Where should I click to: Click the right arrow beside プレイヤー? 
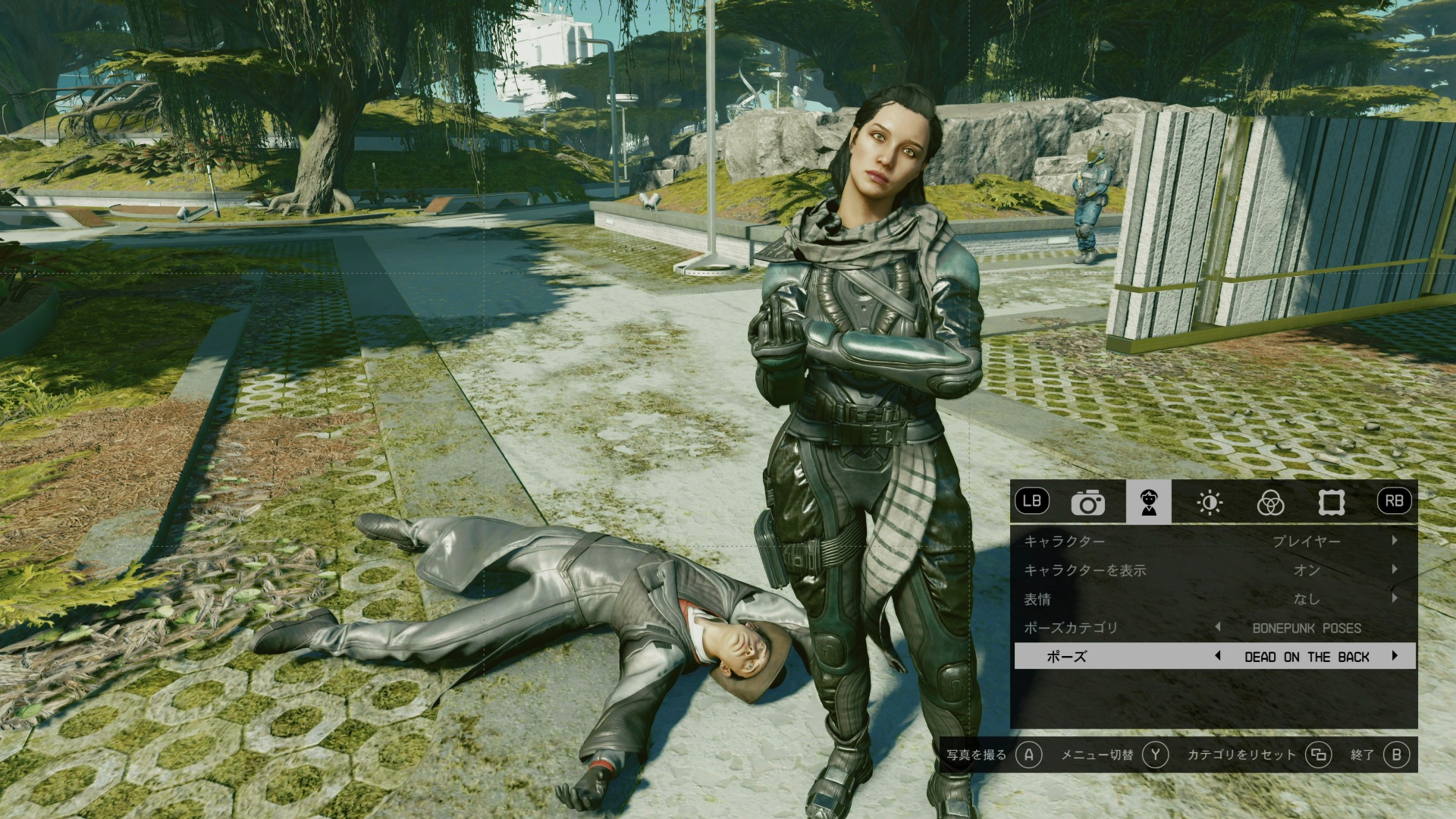[1395, 541]
